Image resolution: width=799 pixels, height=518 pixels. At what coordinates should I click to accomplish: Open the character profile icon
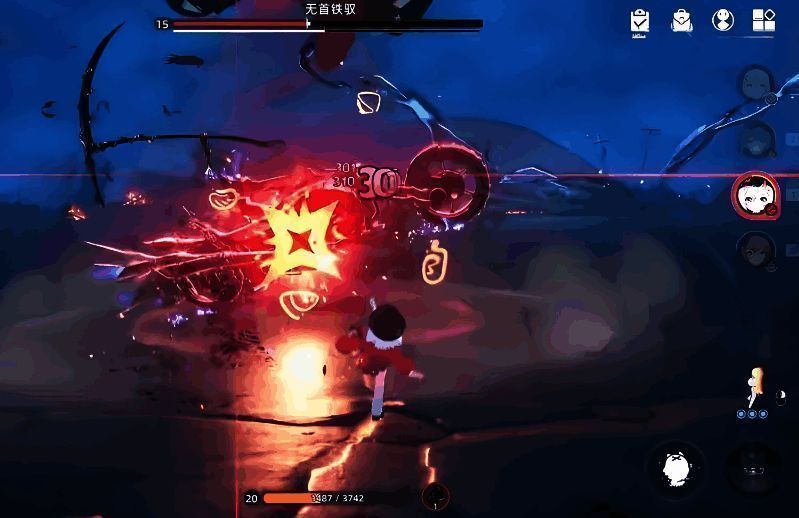click(723, 21)
